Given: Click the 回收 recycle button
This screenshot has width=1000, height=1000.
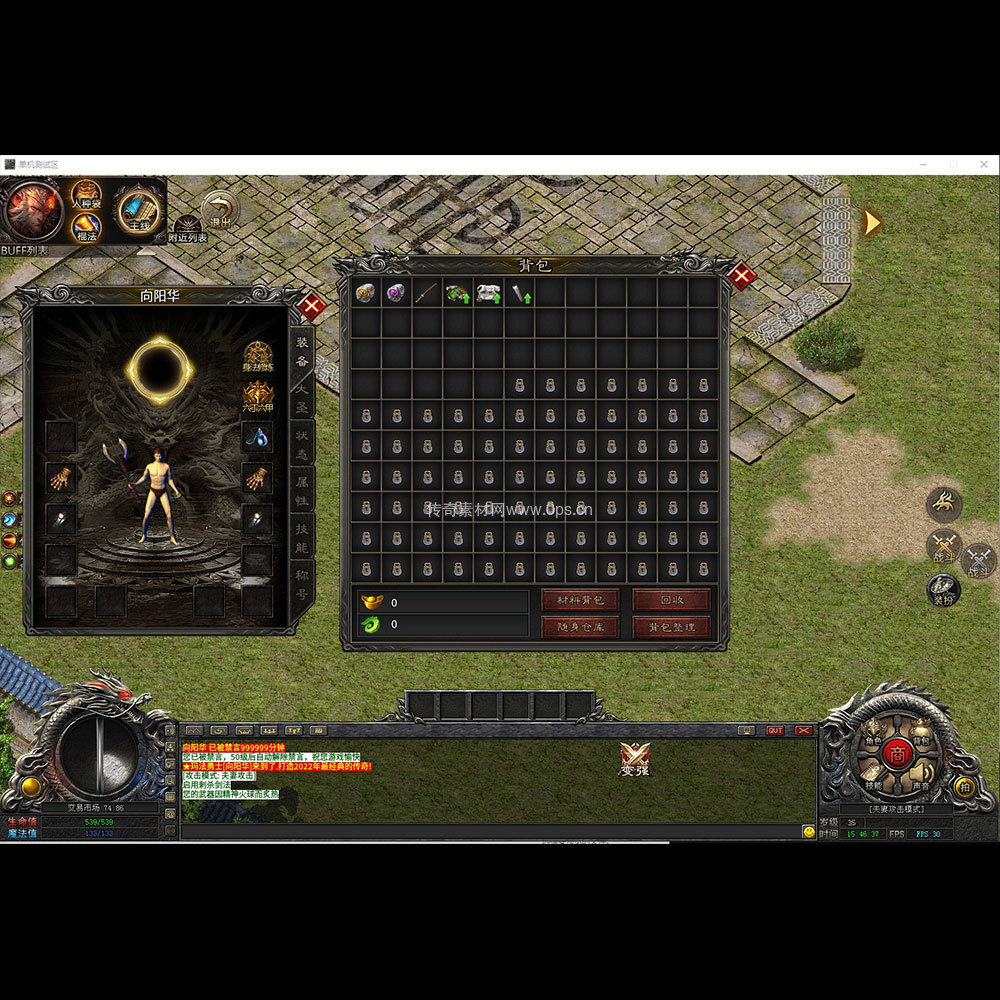Looking at the screenshot, I should 671,600.
